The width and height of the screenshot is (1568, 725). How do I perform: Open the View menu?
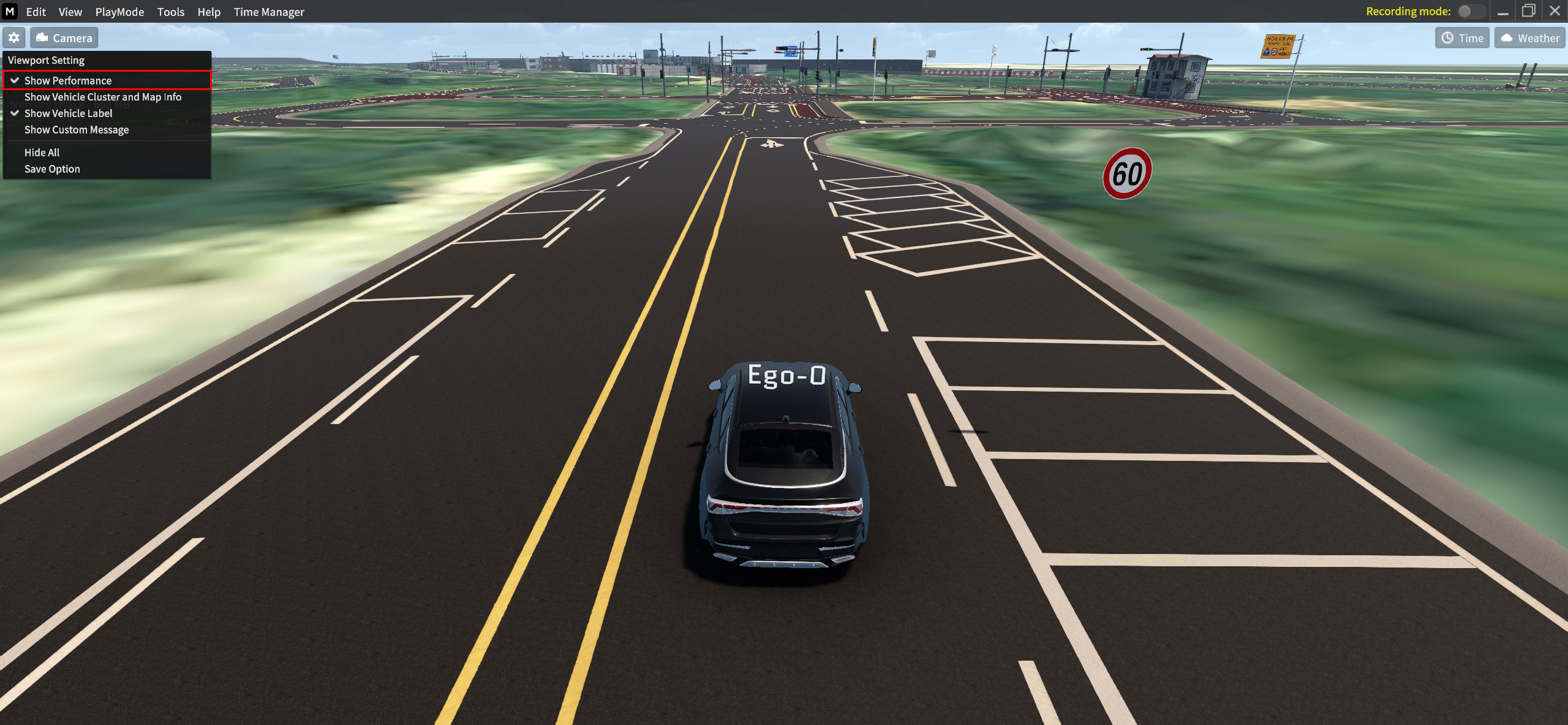click(x=70, y=12)
